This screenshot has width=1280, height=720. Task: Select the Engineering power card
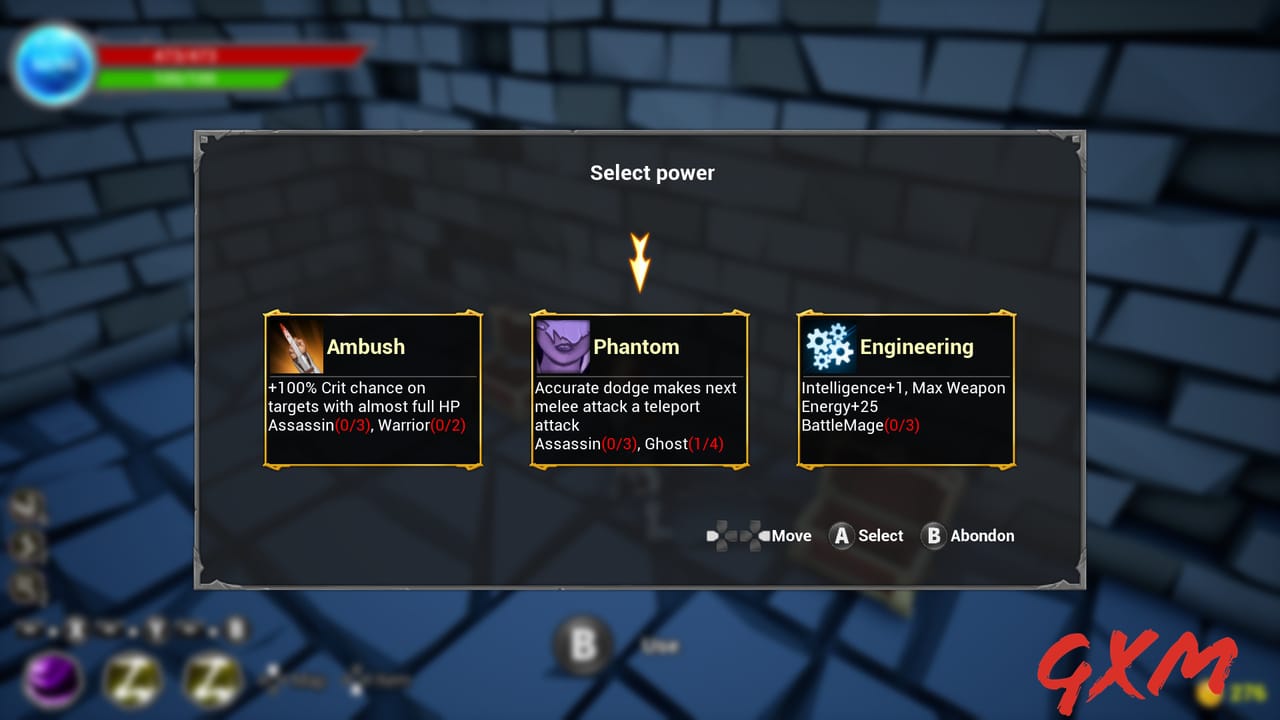[906, 390]
